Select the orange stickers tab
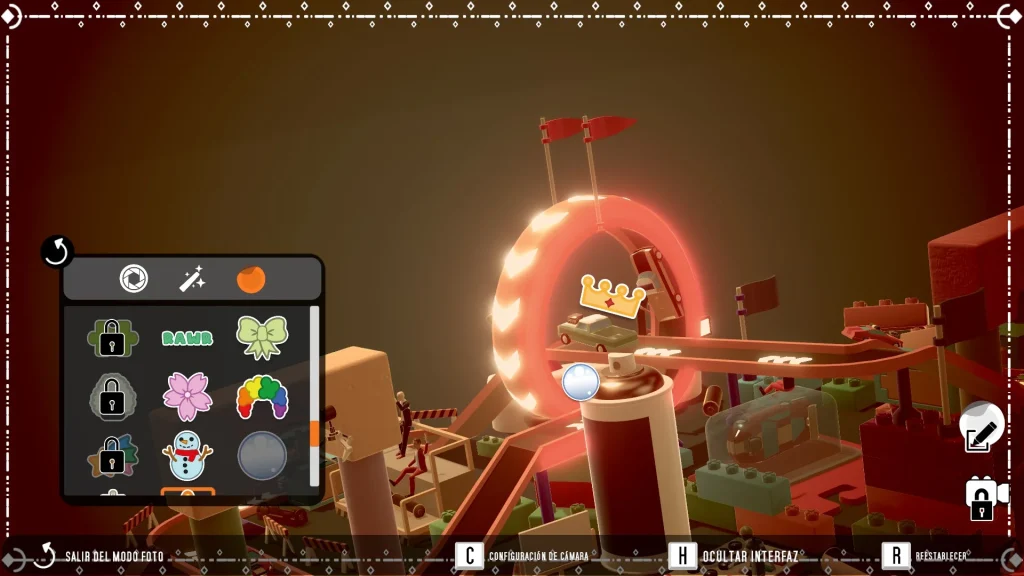Screen dimensions: 1024x576 click(251, 279)
